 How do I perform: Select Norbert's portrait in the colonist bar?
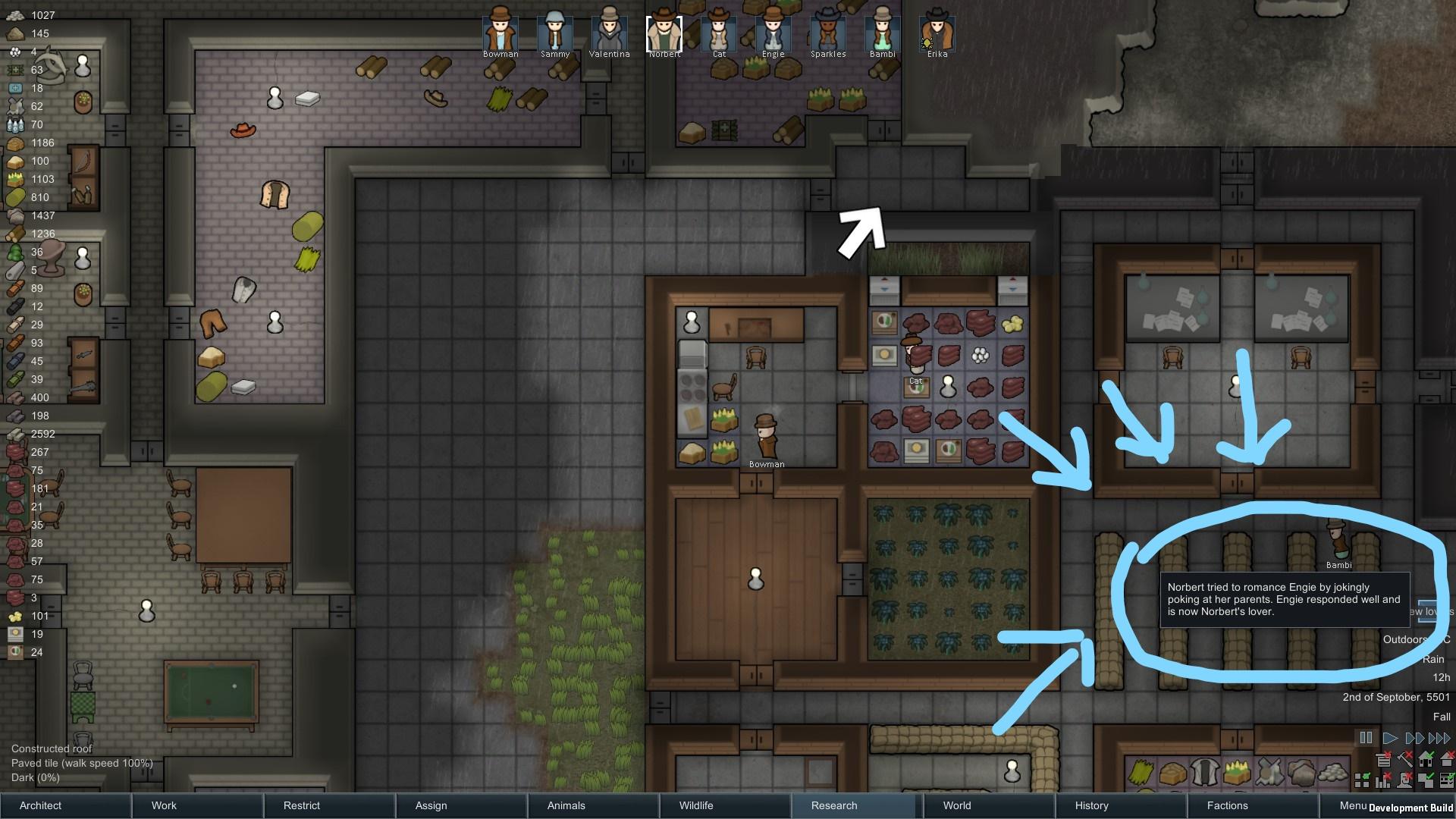coord(664,32)
